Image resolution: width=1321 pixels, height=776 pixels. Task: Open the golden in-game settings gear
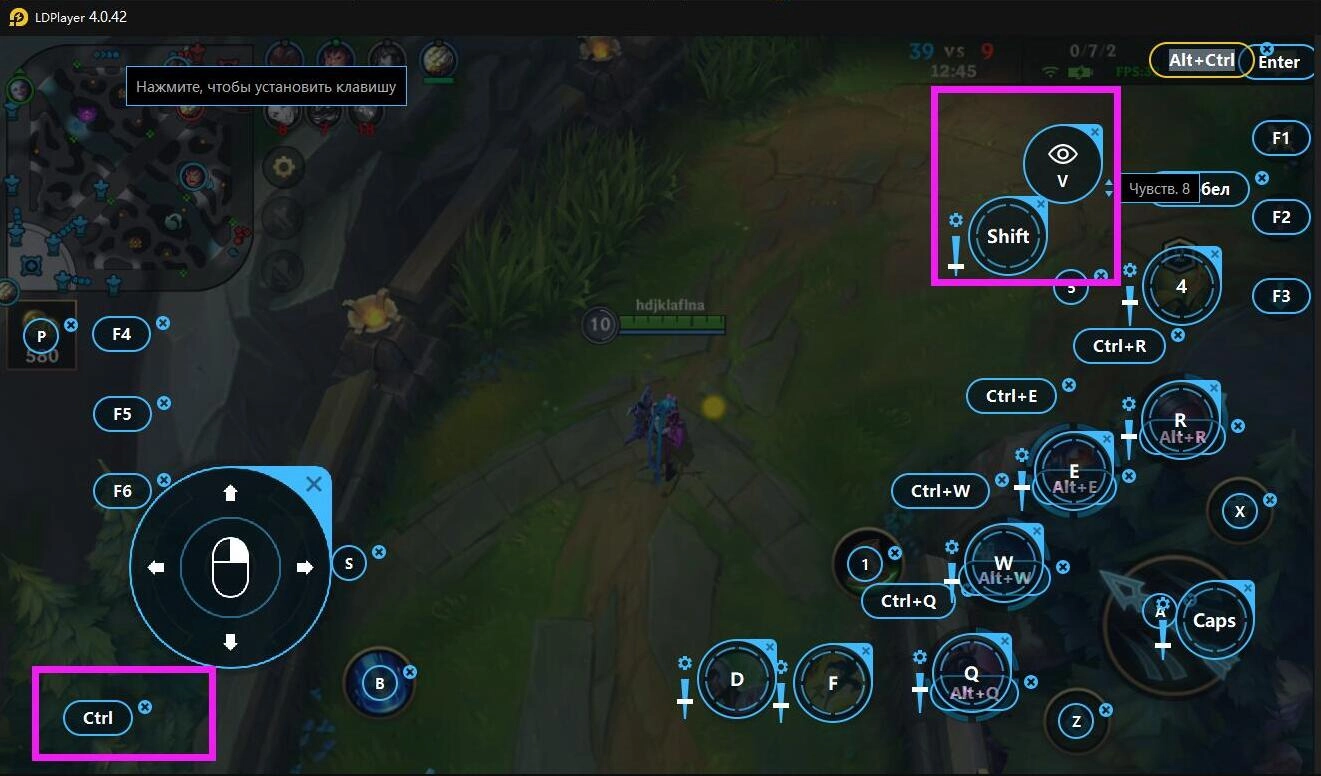click(282, 168)
